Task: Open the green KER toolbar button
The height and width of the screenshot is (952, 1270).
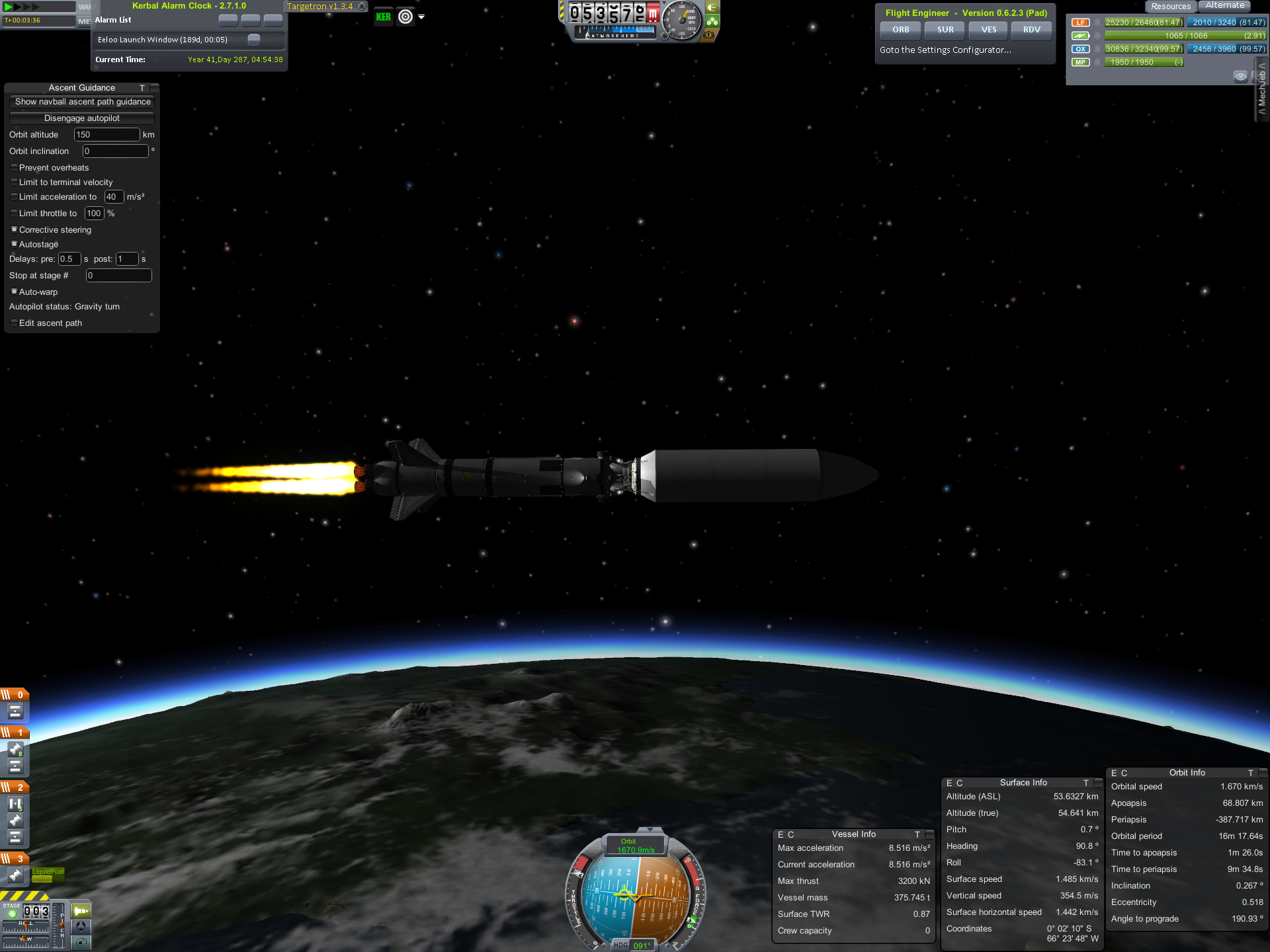Action: tap(384, 17)
